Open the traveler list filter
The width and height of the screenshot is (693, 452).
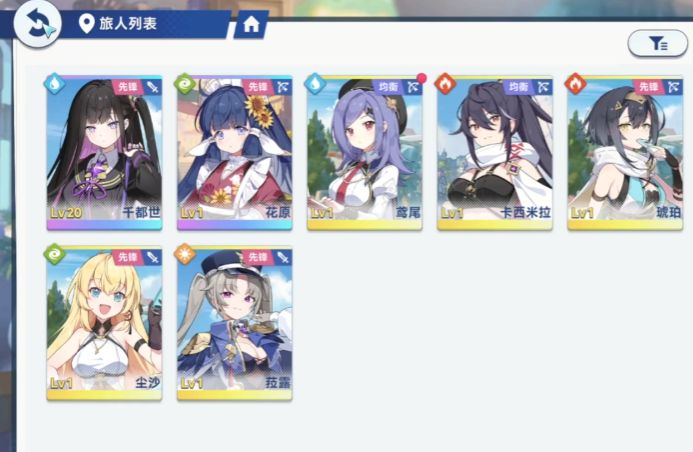click(657, 43)
